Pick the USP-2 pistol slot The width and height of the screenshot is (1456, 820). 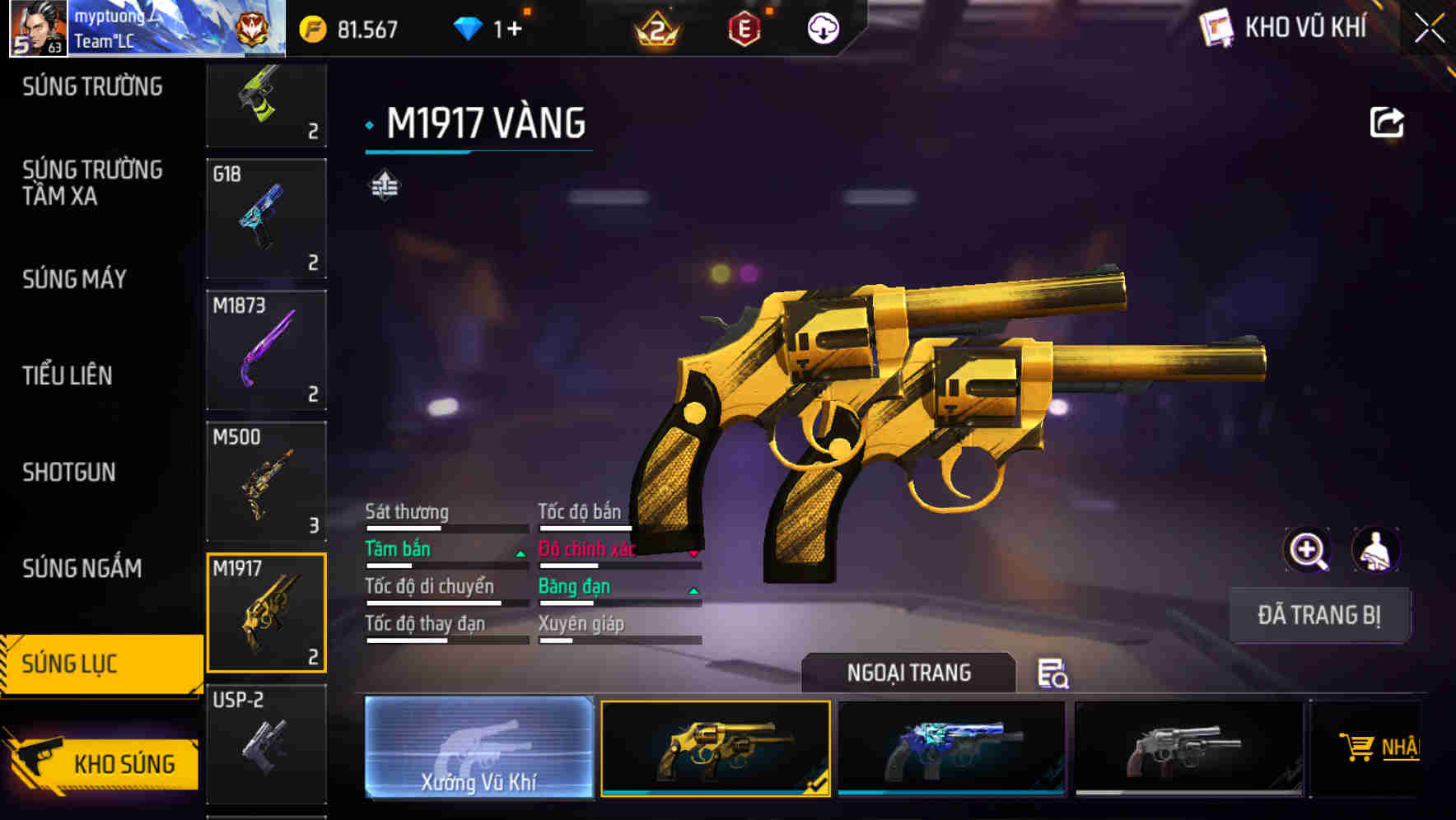click(x=266, y=743)
